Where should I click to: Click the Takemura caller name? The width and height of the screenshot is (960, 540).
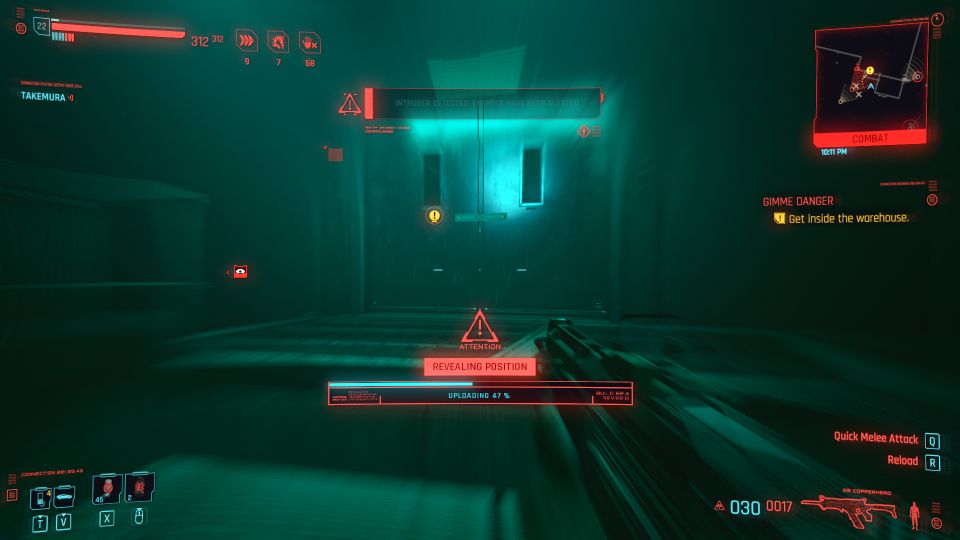coord(44,96)
